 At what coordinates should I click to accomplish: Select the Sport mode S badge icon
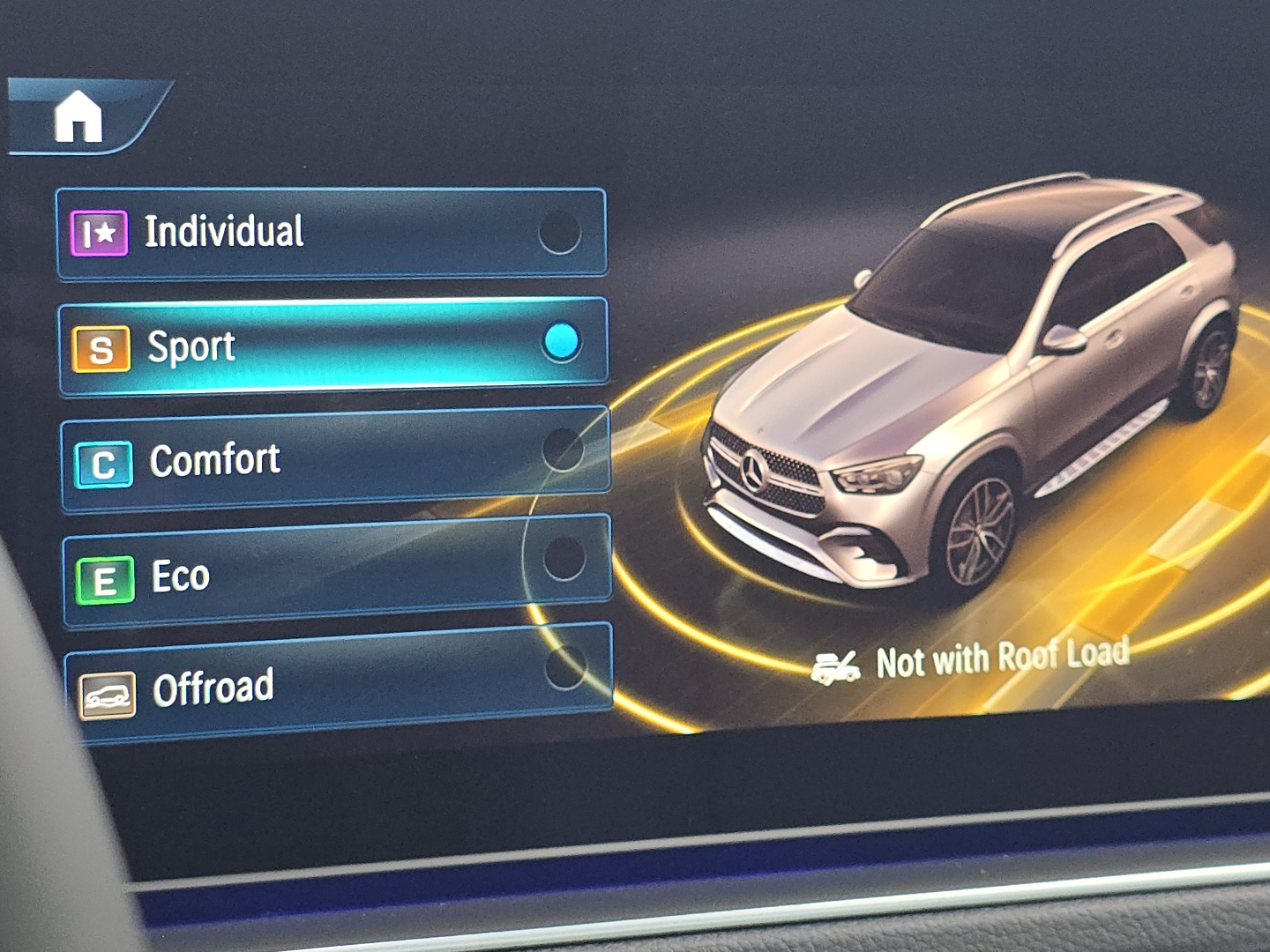point(101,346)
